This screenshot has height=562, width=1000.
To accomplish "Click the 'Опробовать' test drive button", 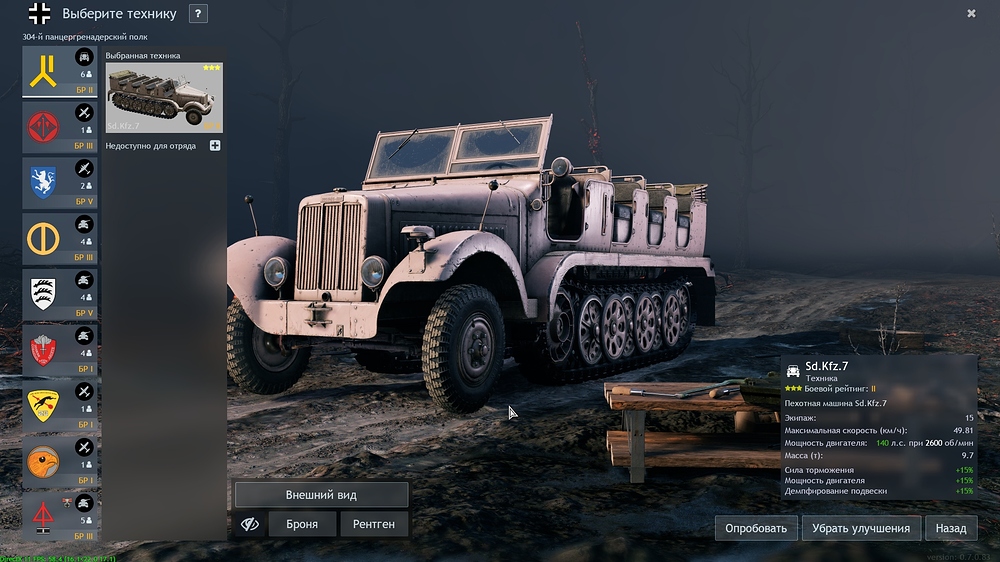I will point(755,528).
